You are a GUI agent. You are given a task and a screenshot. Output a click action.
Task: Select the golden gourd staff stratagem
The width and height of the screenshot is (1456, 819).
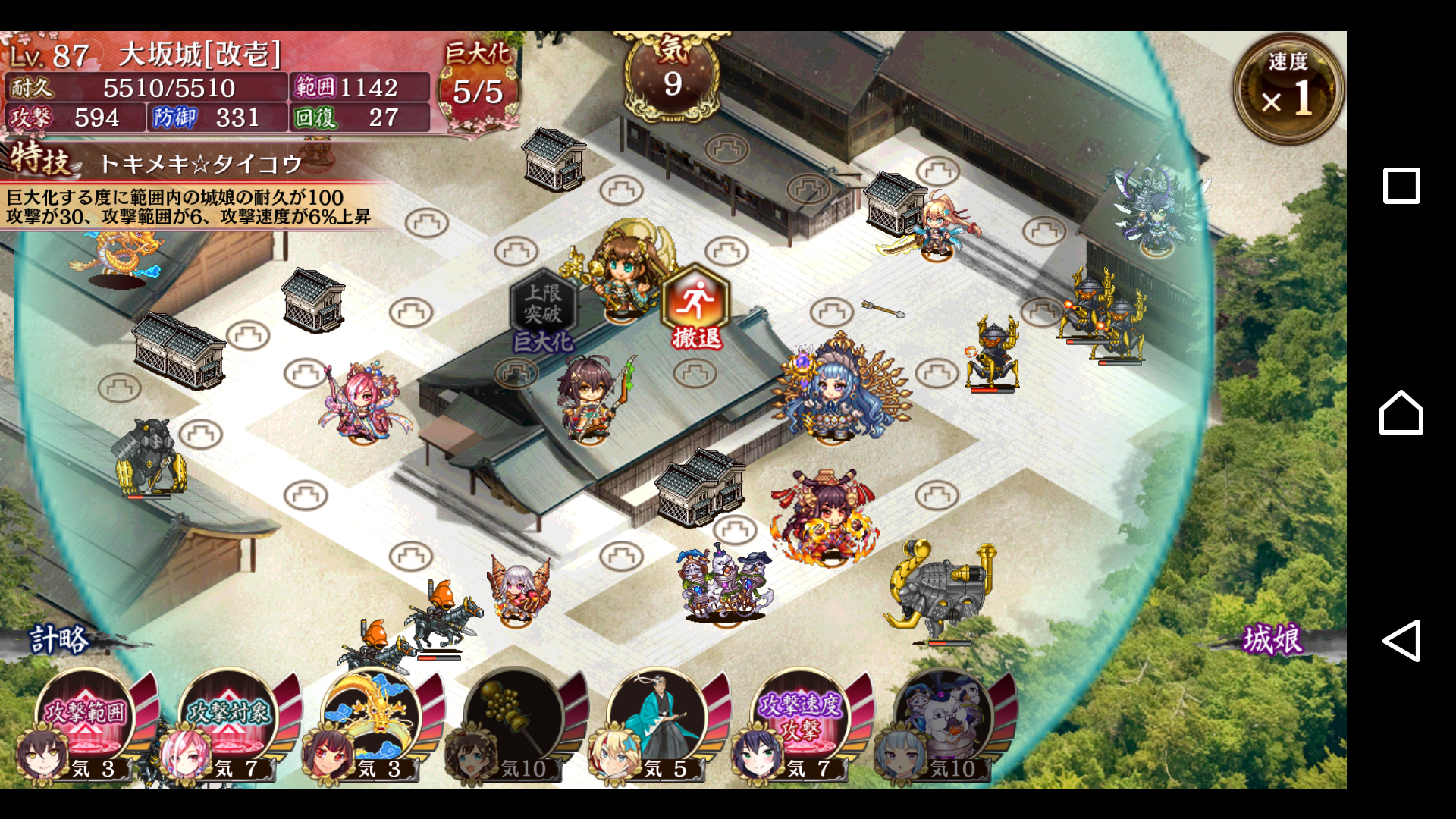[515, 717]
